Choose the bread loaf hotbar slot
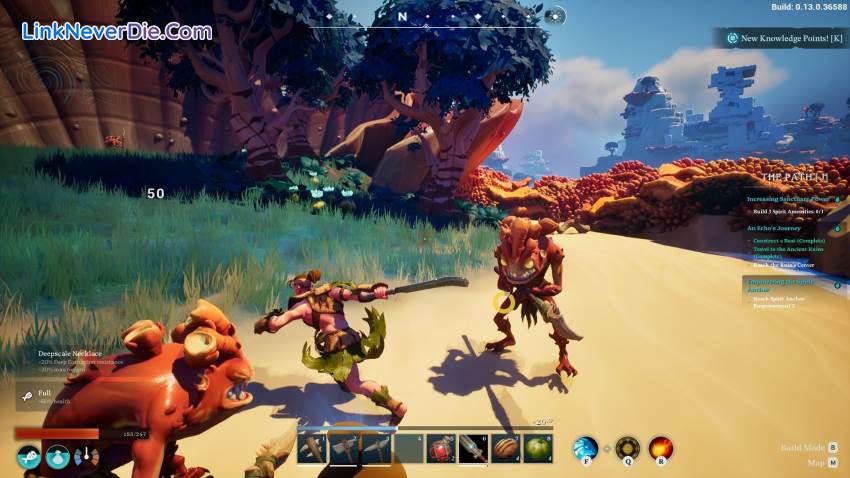Image resolution: width=850 pixels, height=478 pixels. click(x=505, y=449)
